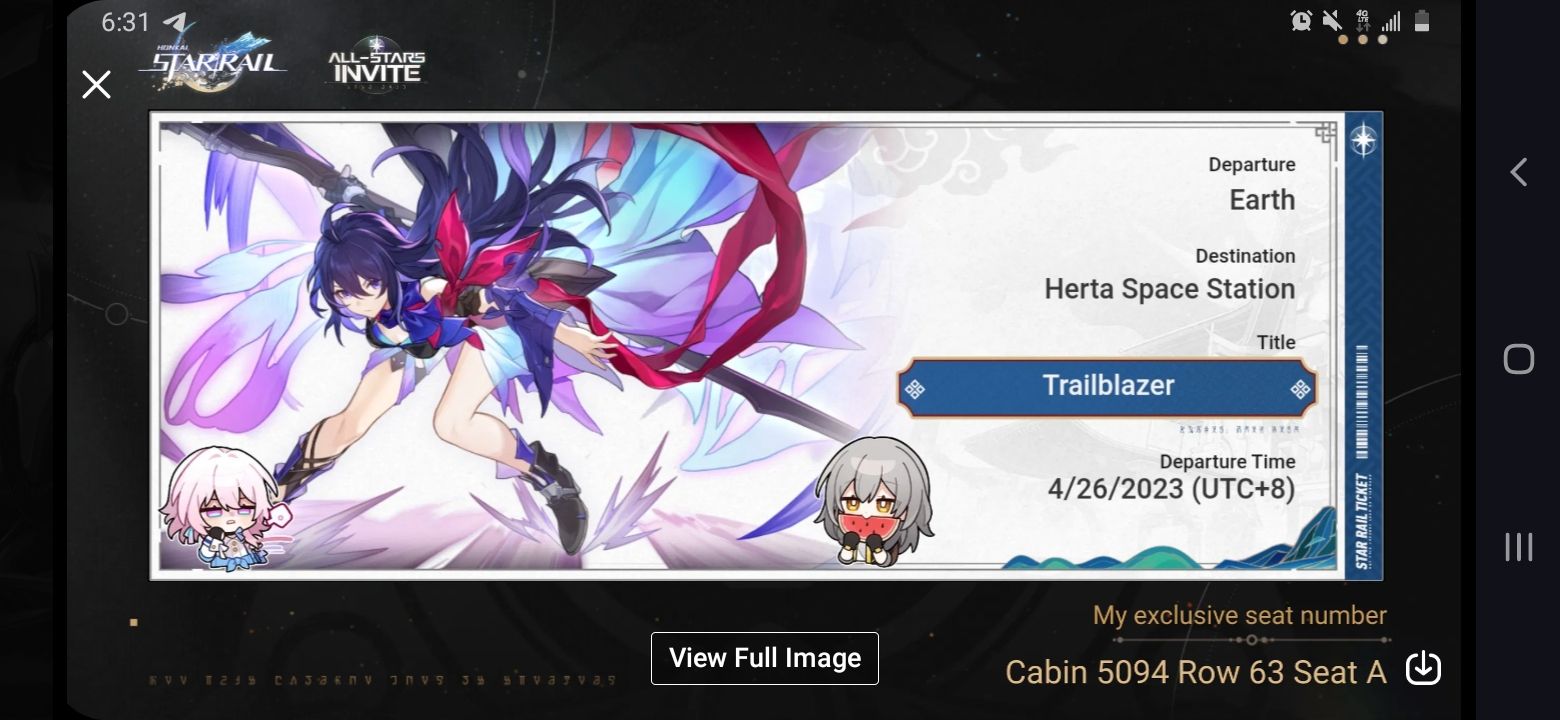Viewport: 1560px width, 720px height.
Task: Tap the Cabin 5094 Row 63 Seat A text
Action: click(x=1193, y=672)
